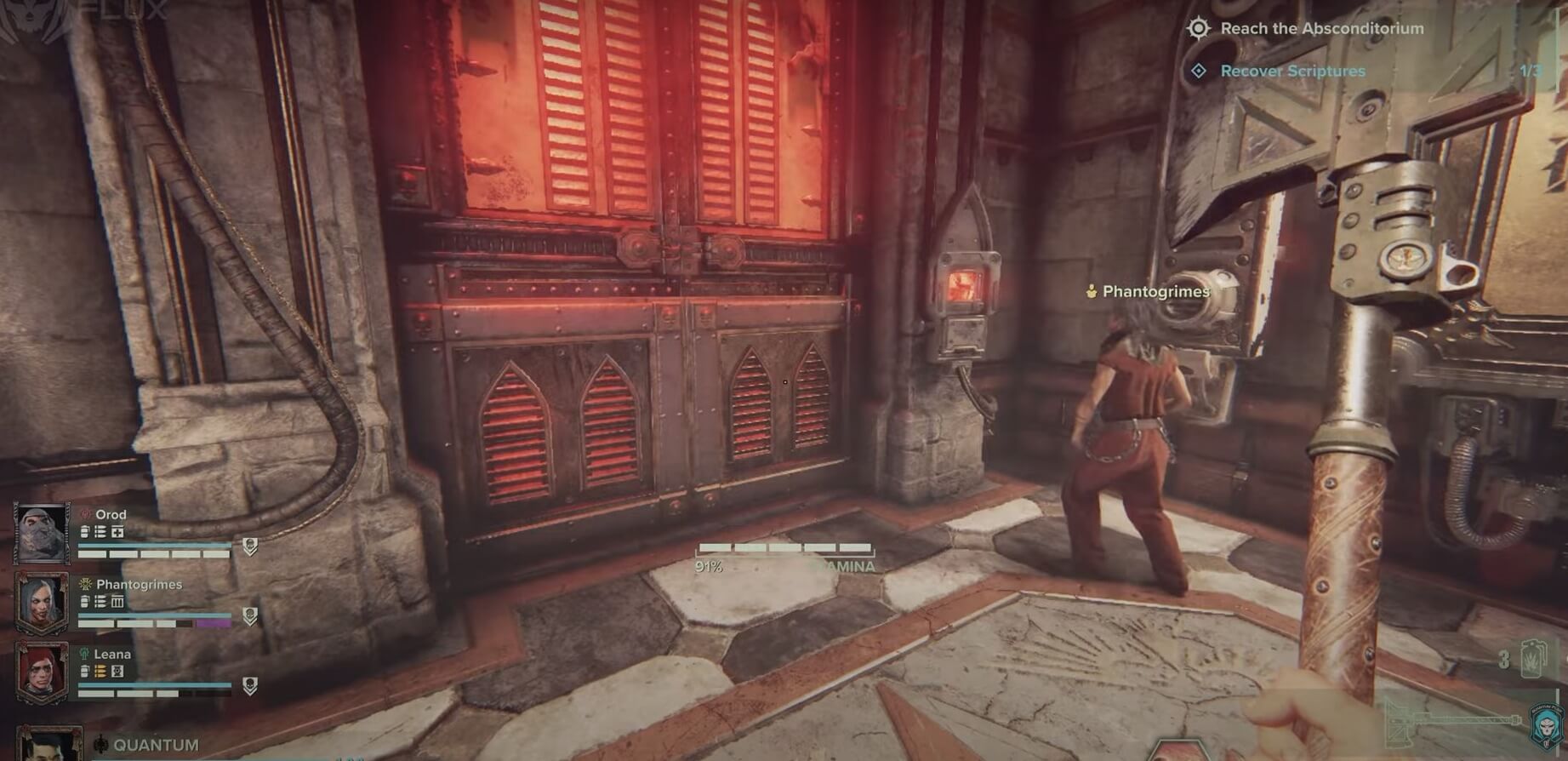
Task: Click Orod's medkit slot icon
Action: pyautogui.click(x=117, y=530)
